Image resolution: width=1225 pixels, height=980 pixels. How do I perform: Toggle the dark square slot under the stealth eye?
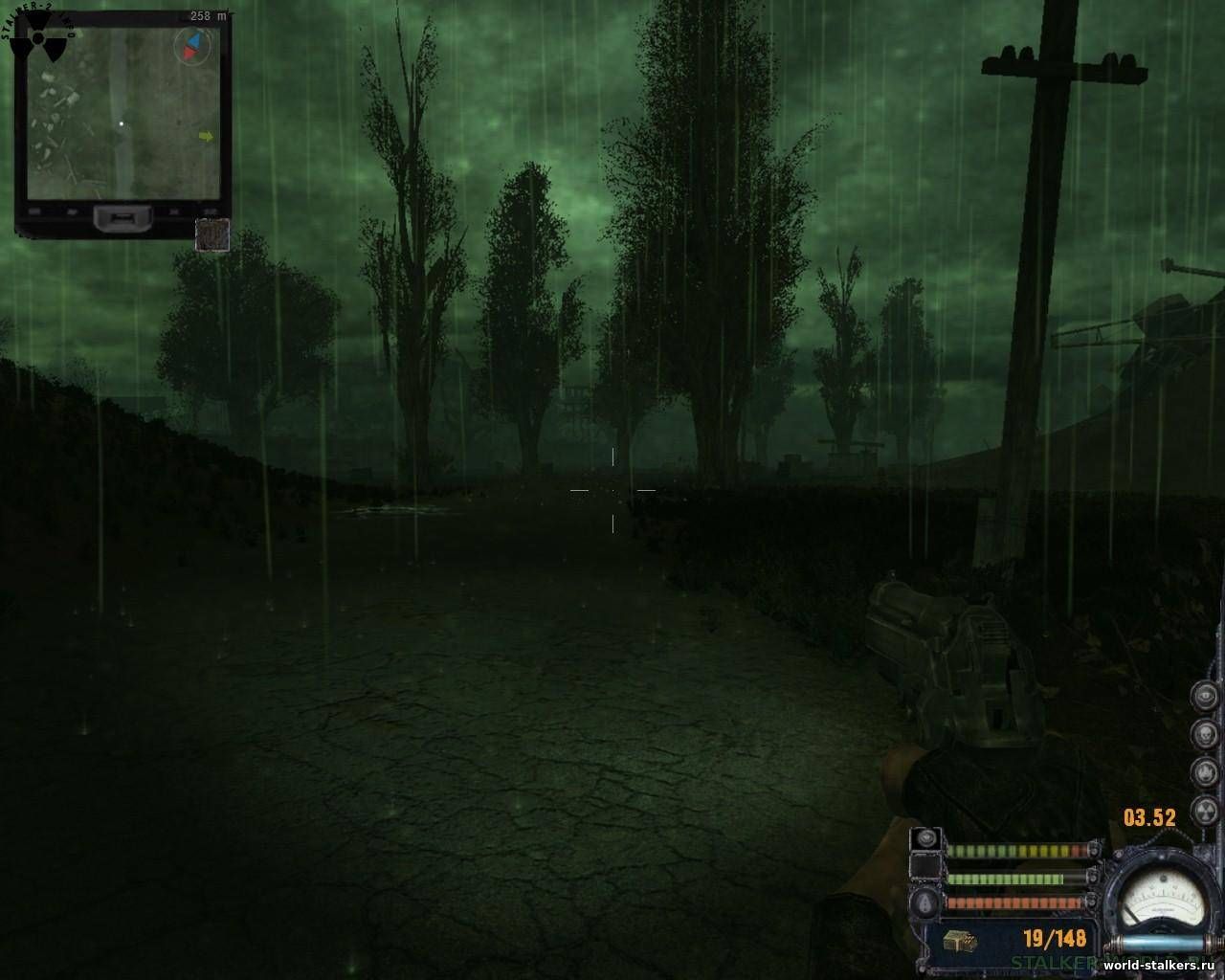924,866
